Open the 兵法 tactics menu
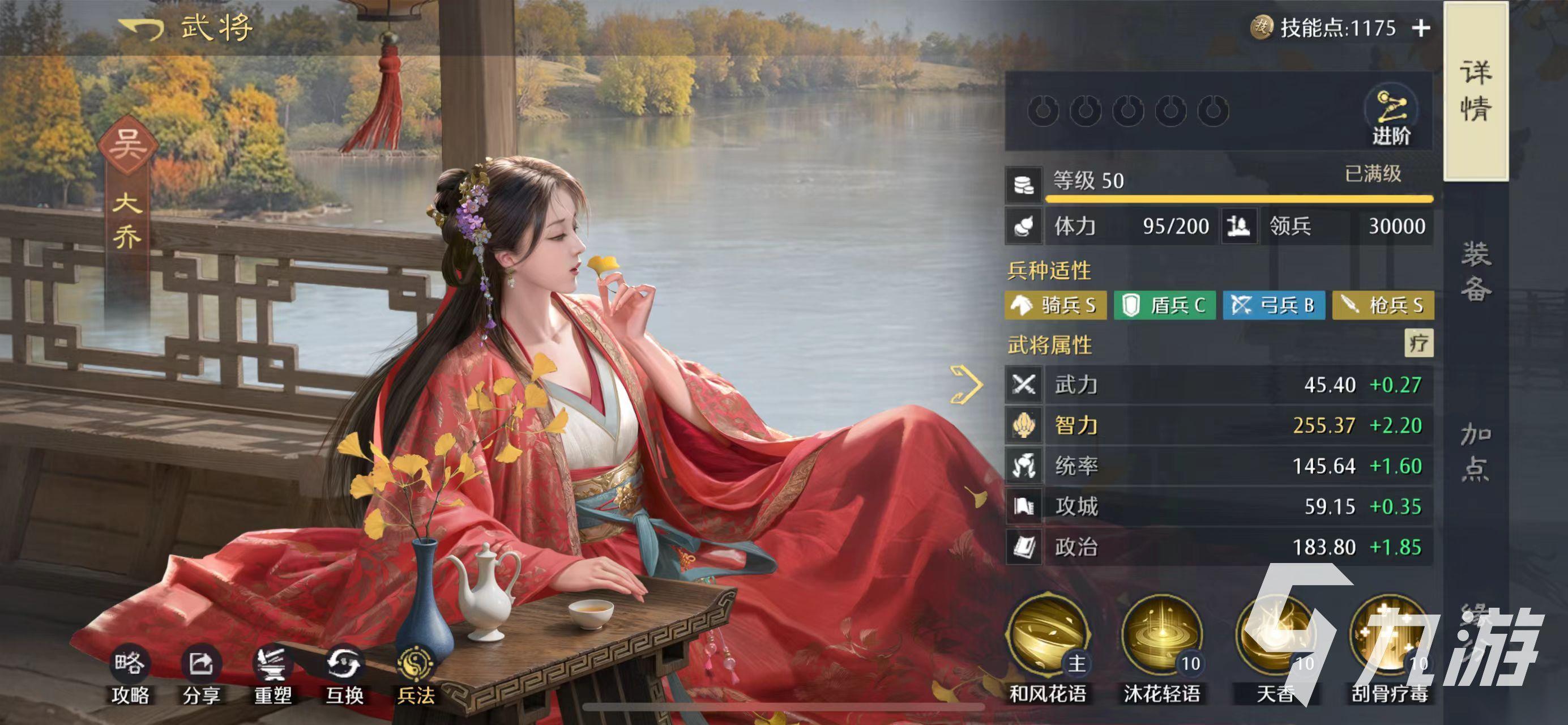This screenshot has height=725, width=1568. [416, 675]
